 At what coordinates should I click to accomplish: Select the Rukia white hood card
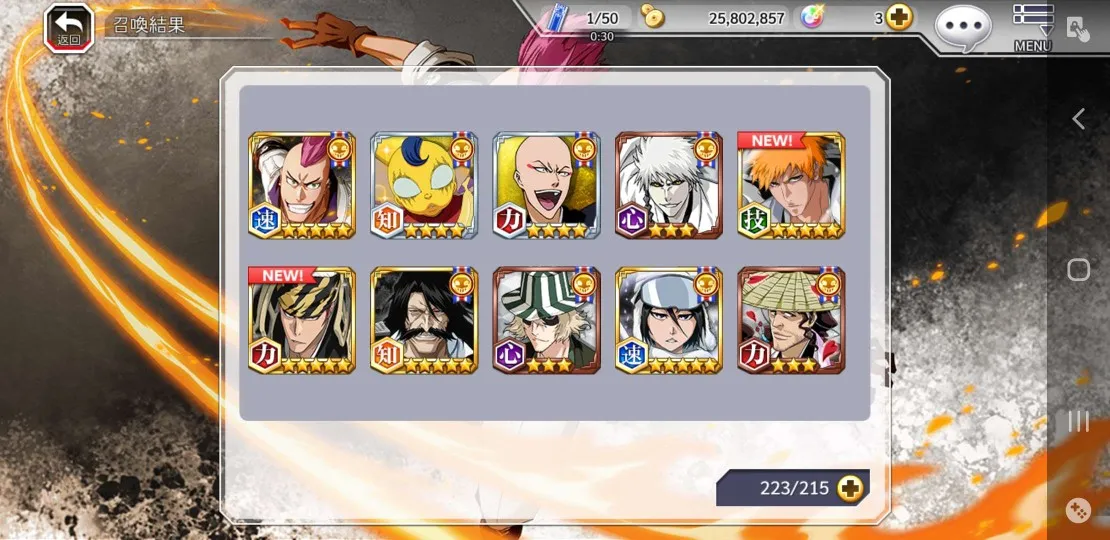668,320
